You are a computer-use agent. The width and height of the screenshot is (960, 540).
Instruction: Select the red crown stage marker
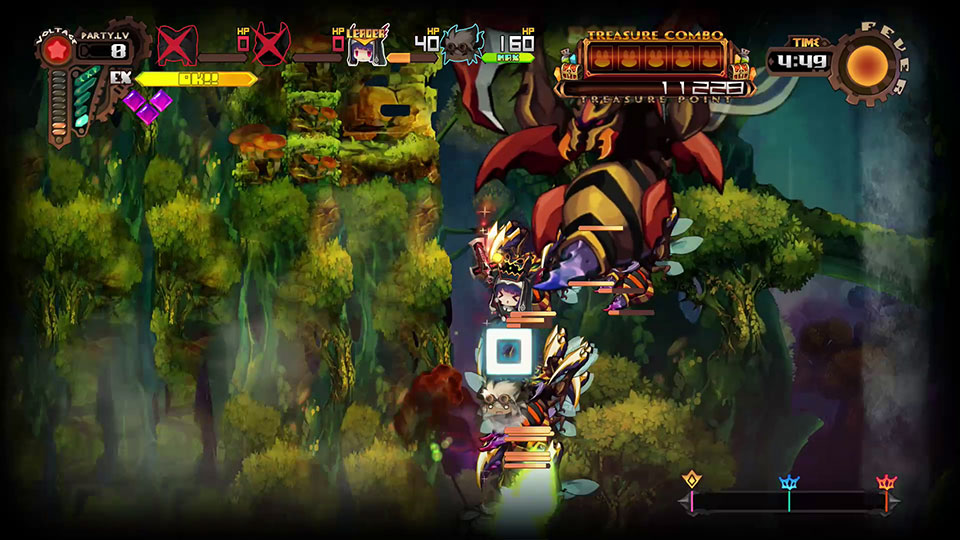pyautogui.click(x=886, y=484)
